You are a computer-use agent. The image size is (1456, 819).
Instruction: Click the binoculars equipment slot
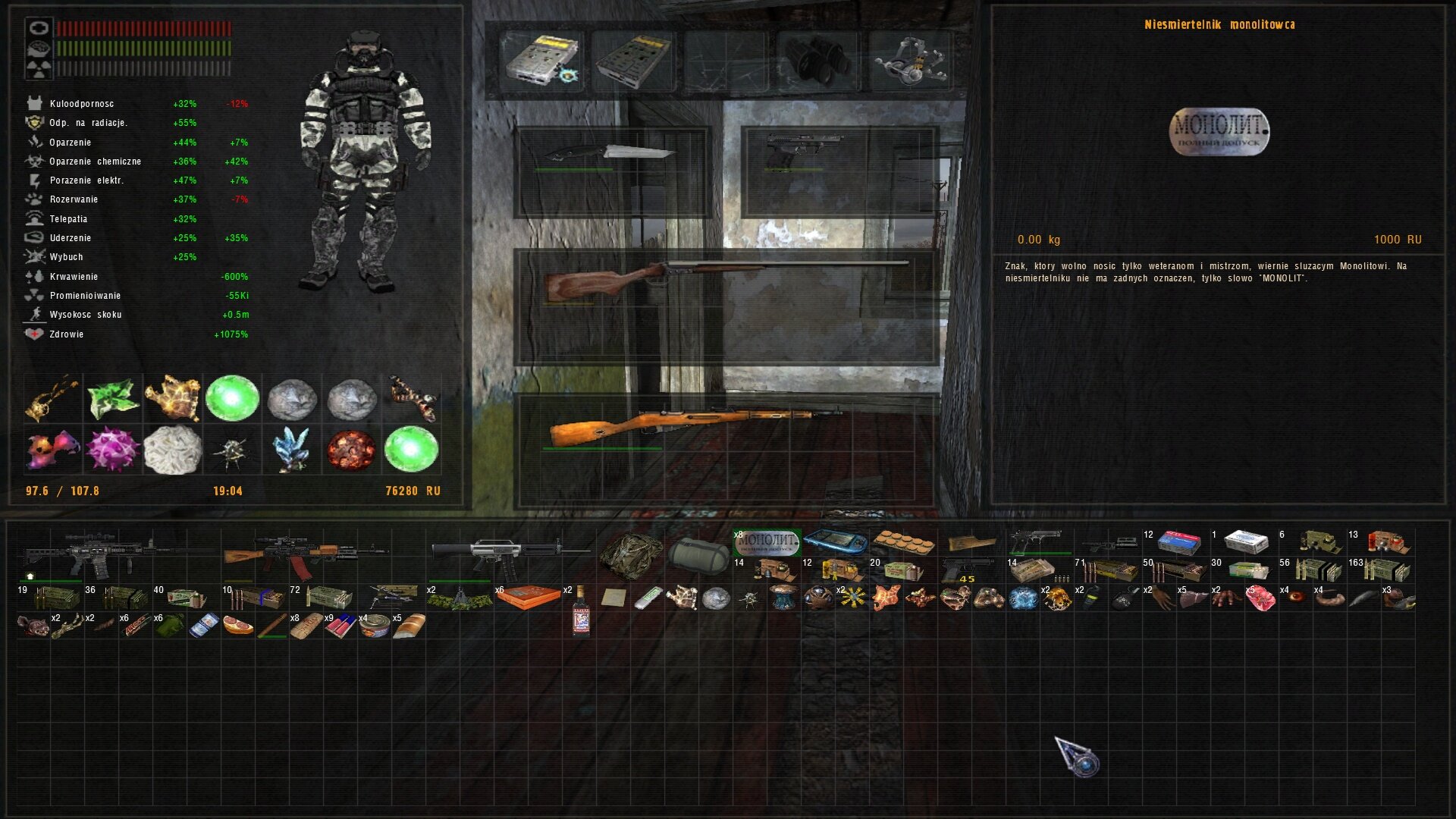click(x=816, y=61)
